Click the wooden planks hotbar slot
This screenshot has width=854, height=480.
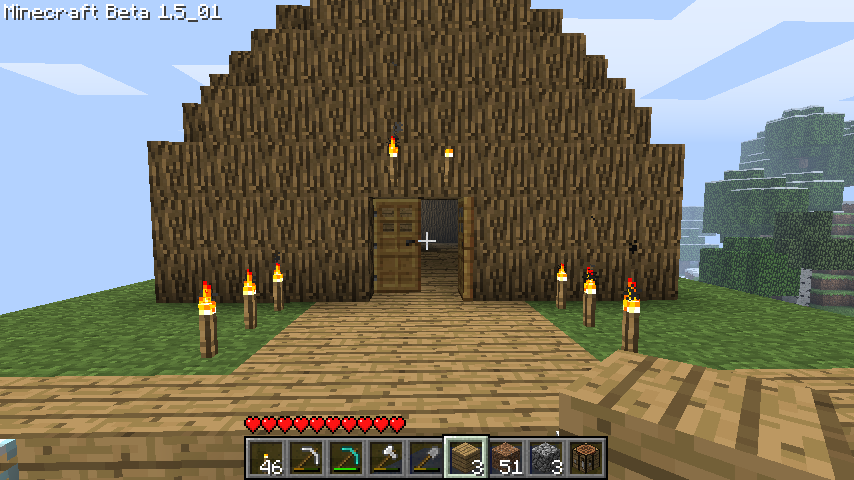coord(466,458)
